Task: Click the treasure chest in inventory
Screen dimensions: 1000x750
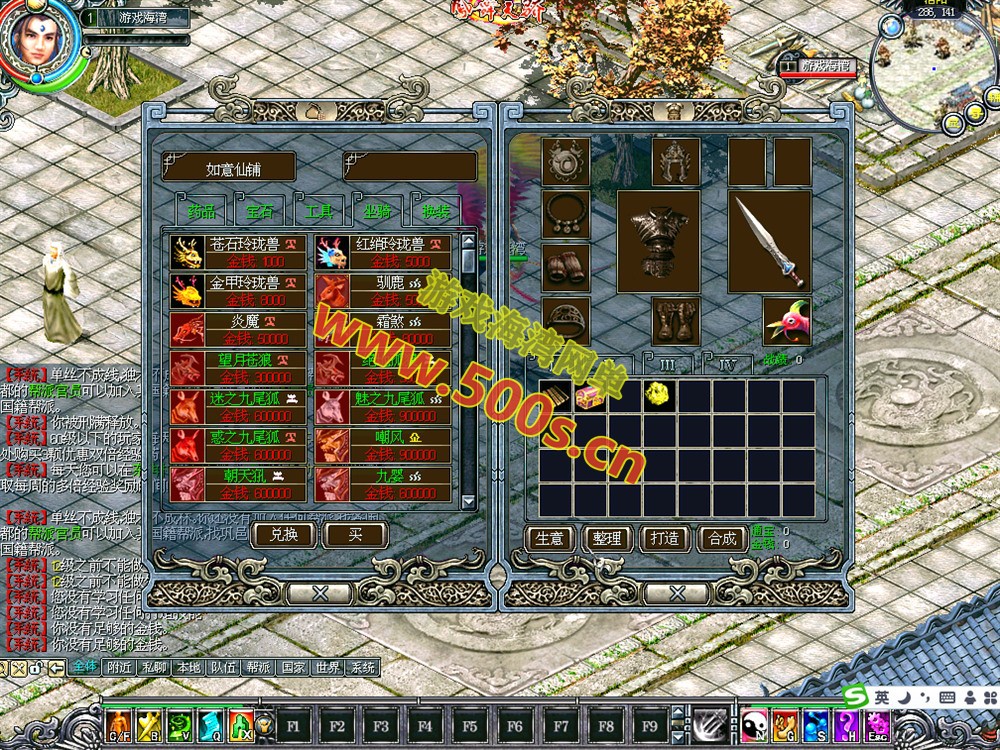Action: coord(593,395)
